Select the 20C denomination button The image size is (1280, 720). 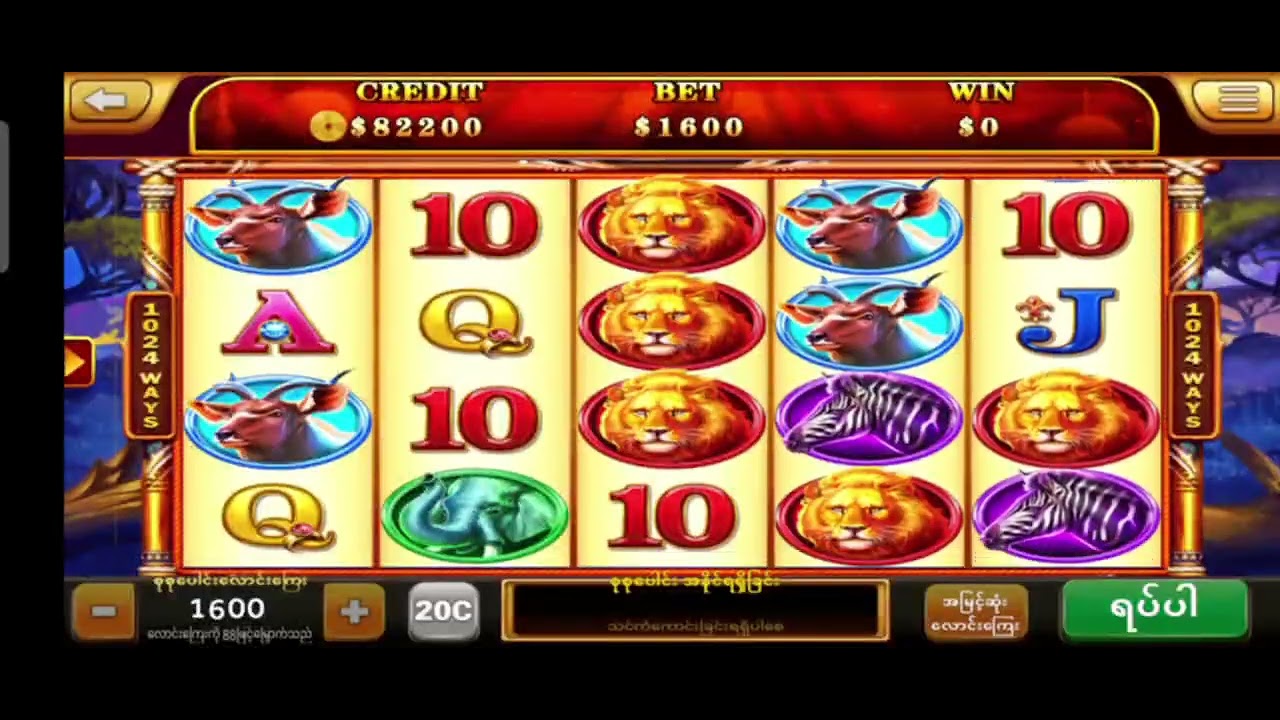(x=443, y=611)
